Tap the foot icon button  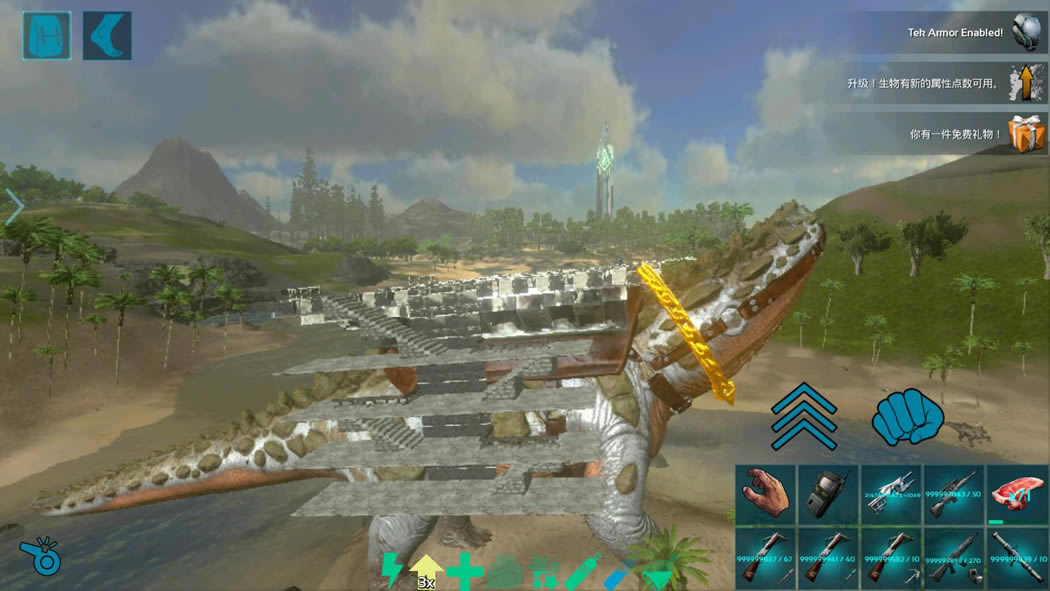click(107, 36)
